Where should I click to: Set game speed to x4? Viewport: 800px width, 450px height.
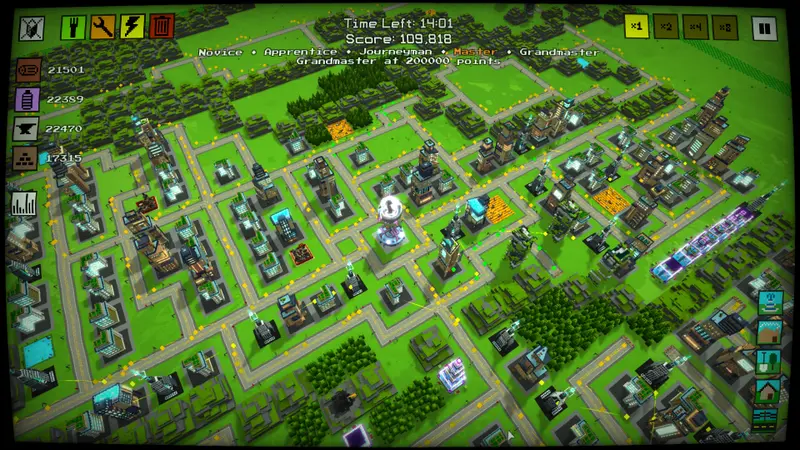pos(697,27)
